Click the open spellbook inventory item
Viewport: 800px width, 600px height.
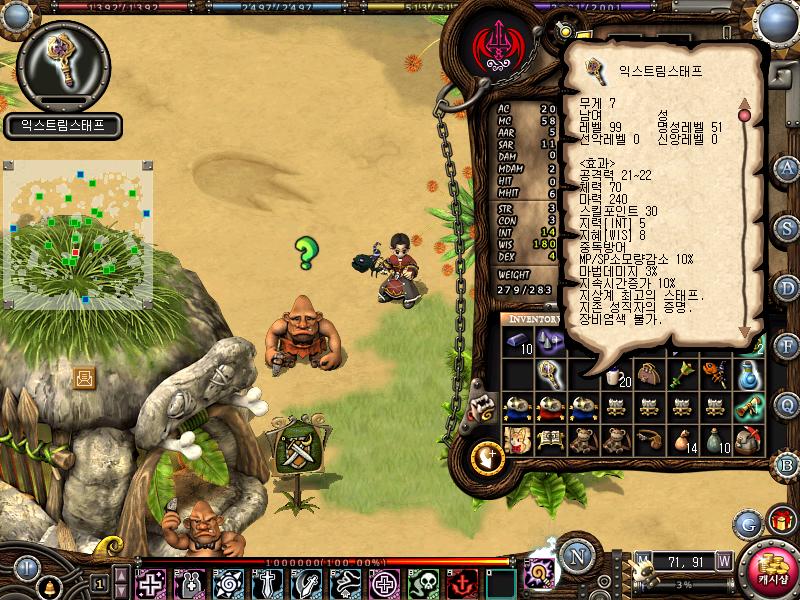point(549,440)
